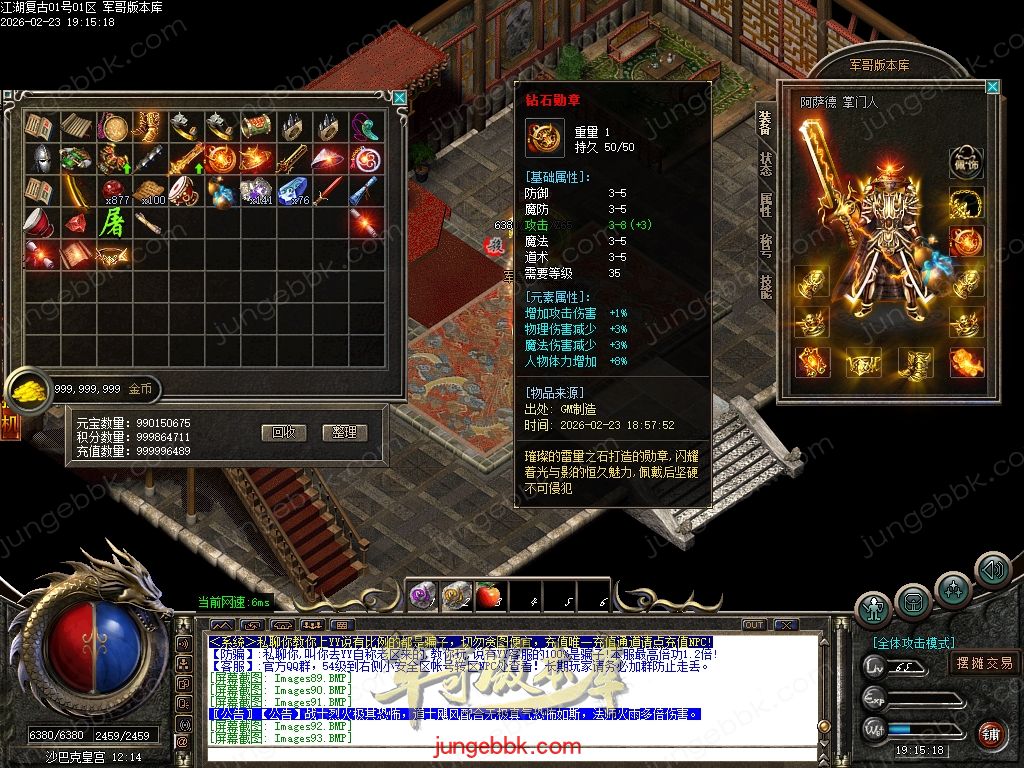1024x768 pixels.
Task: Toggle the sound speaker button
Action: (992, 570)
